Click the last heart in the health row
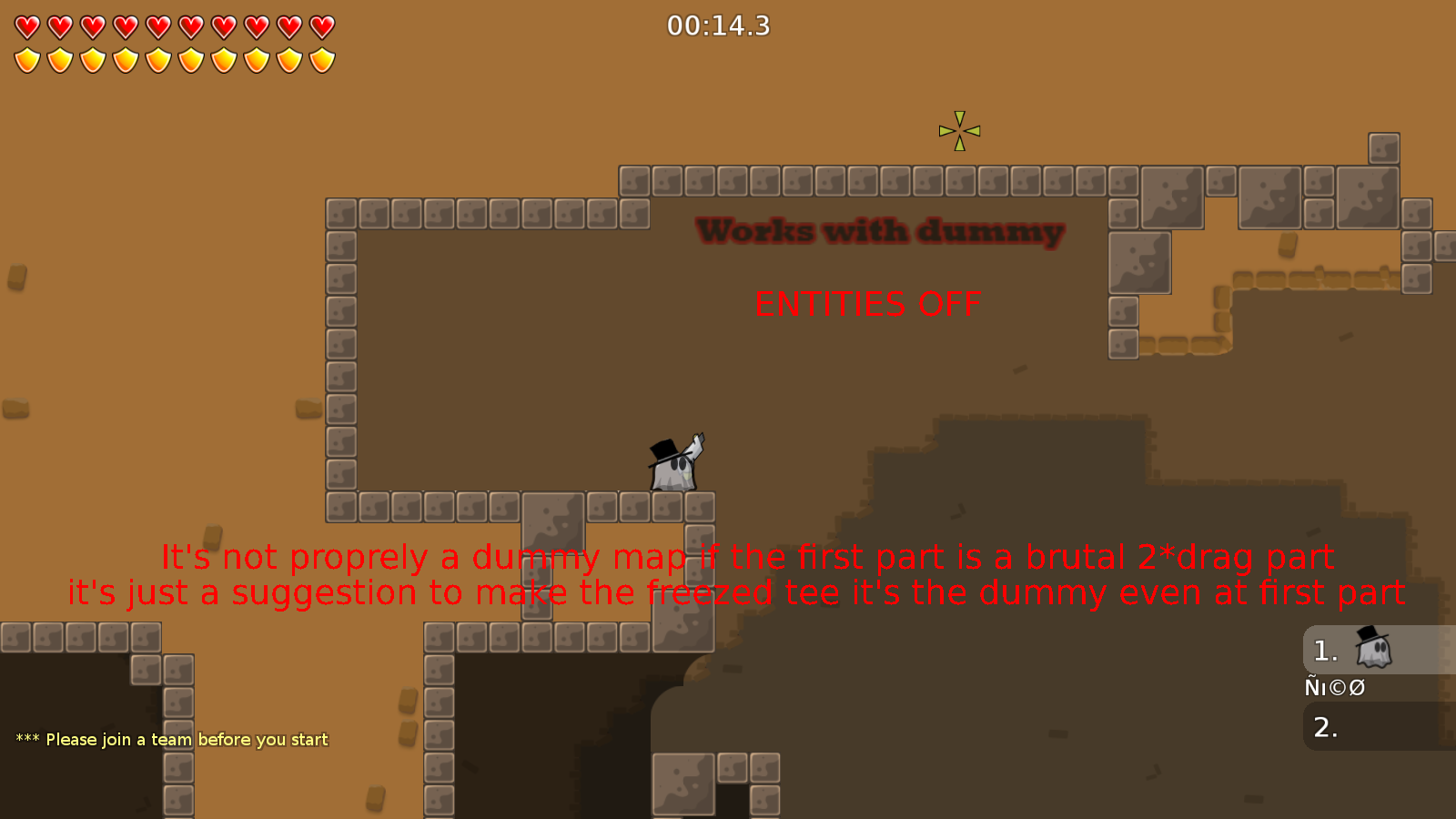 [x=320, y=25]
